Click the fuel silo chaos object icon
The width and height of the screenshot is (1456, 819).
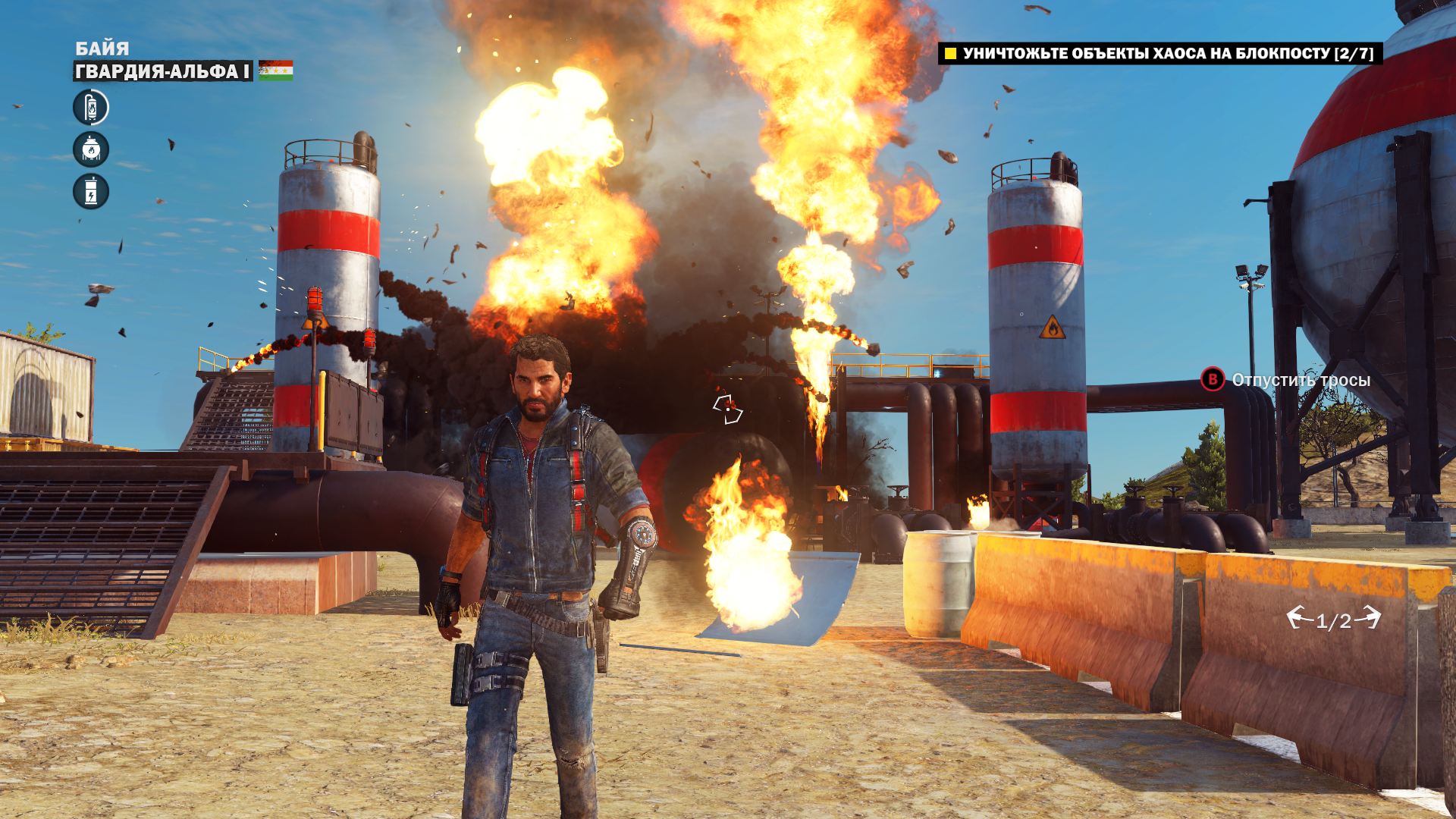click(91, 108)
